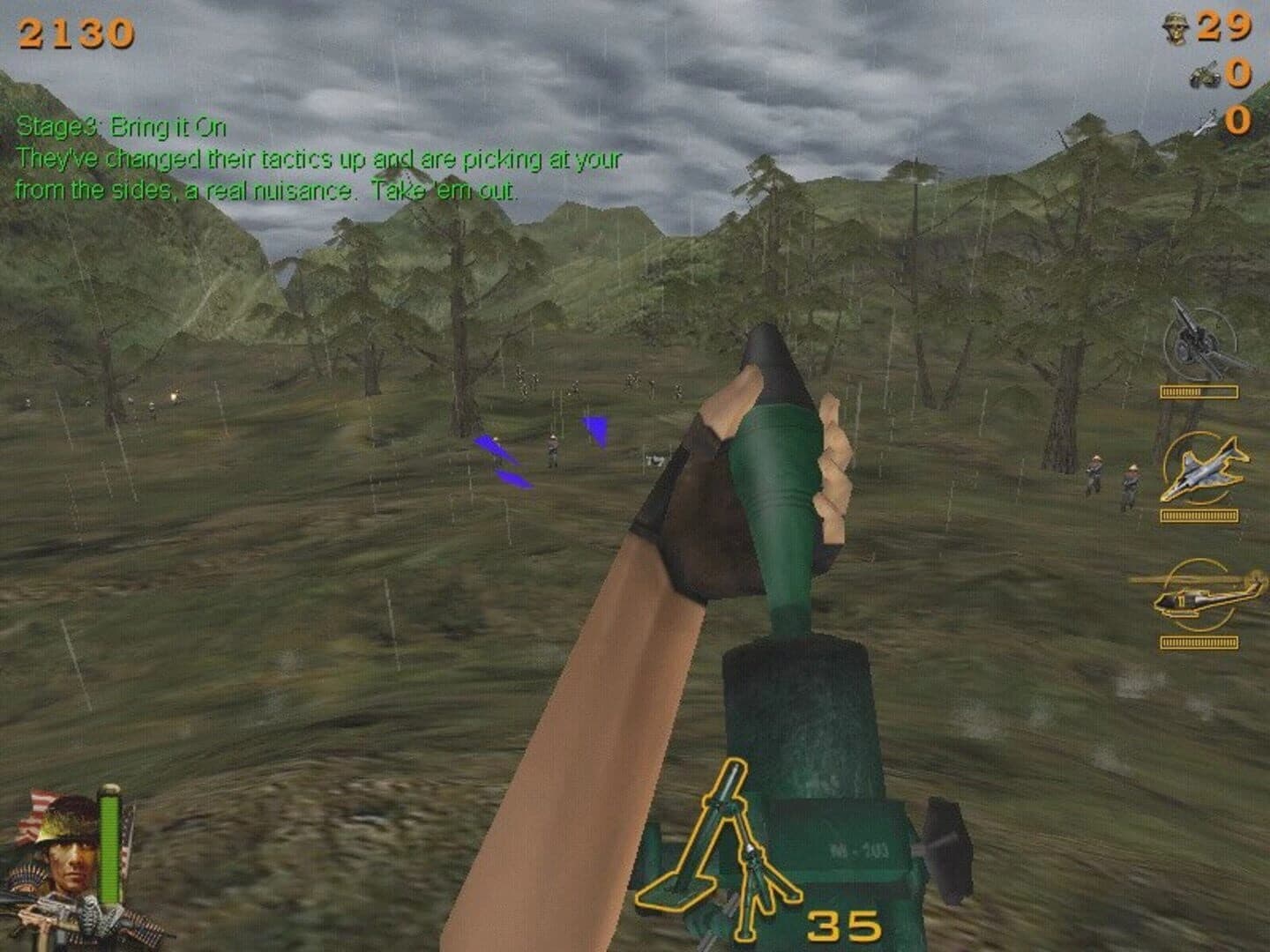The image size is (1270, 952).
Task: Select the helmet kill-counter icon top right
Action: coord(1173,26)
